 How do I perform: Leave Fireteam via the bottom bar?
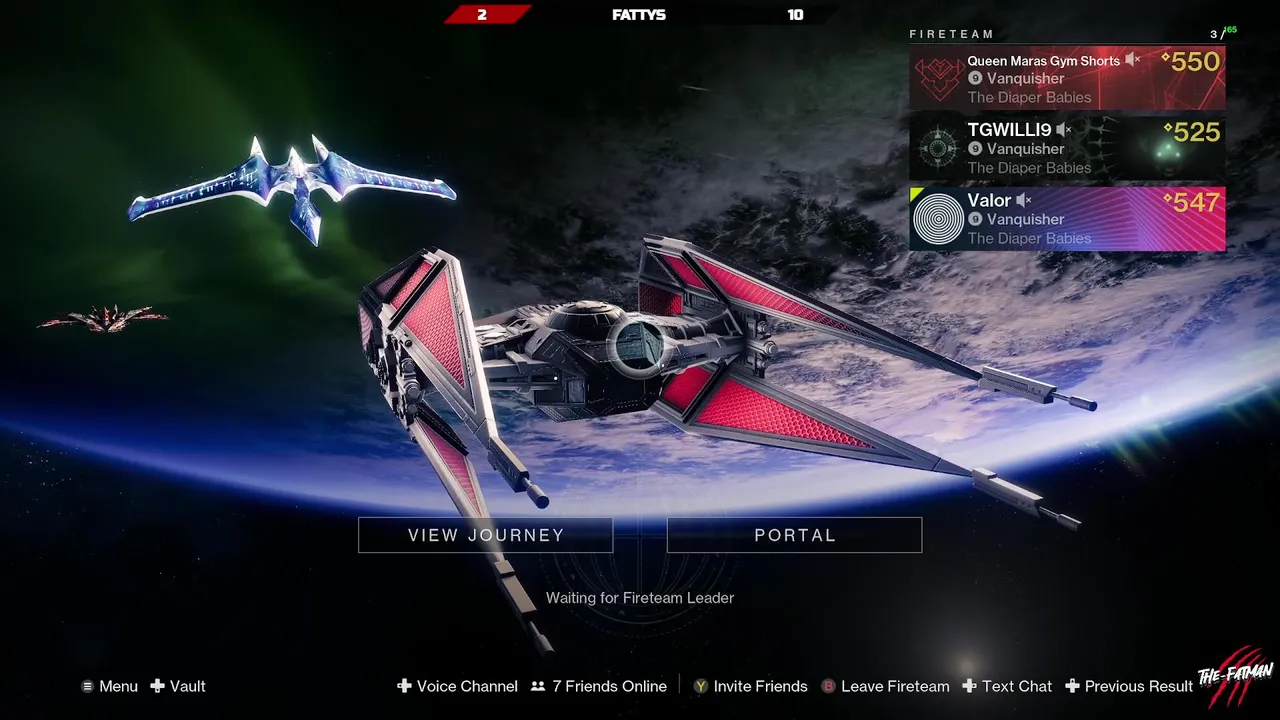click(x=886, y=686)
